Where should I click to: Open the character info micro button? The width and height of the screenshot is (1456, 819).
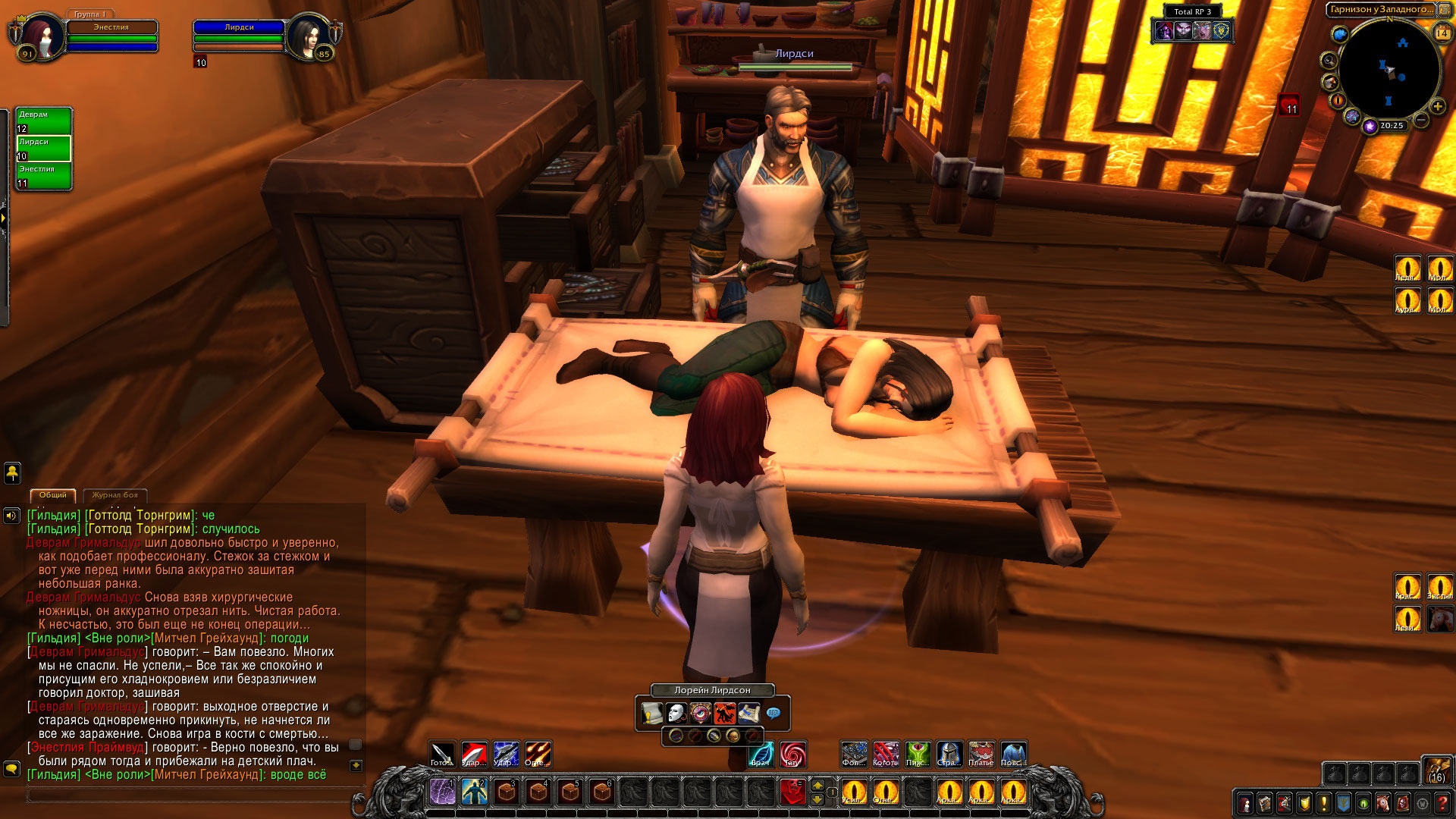(x=1245, y=802)
